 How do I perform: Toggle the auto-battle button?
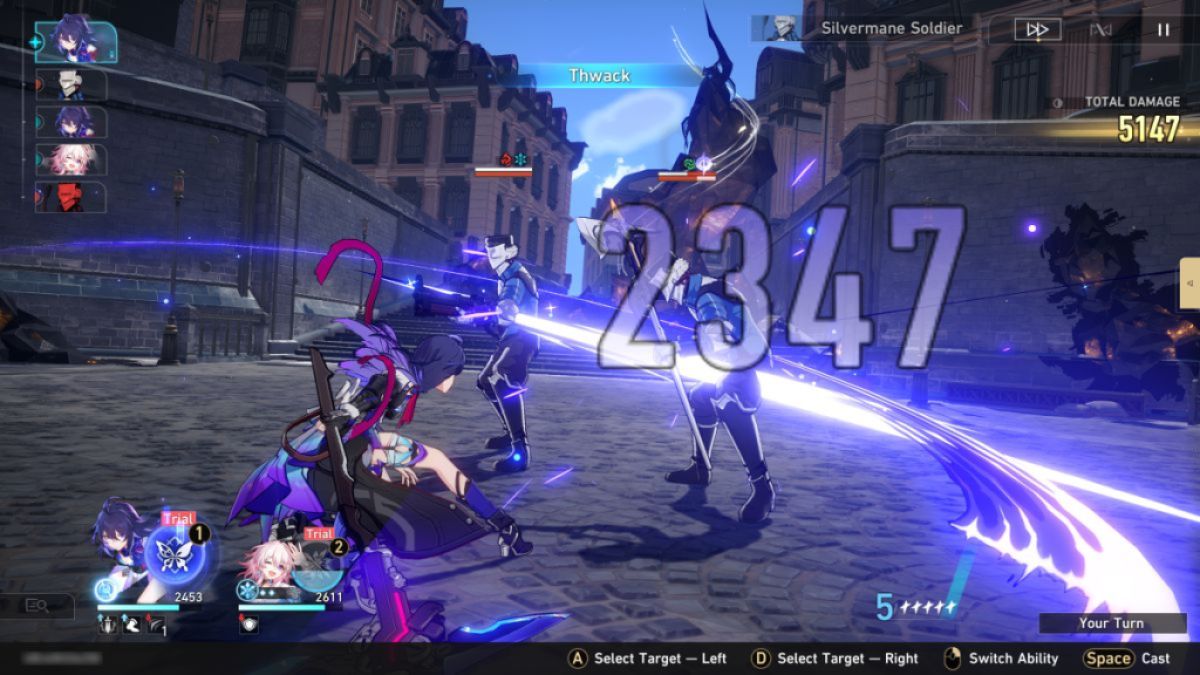[x=1100, y=29]
